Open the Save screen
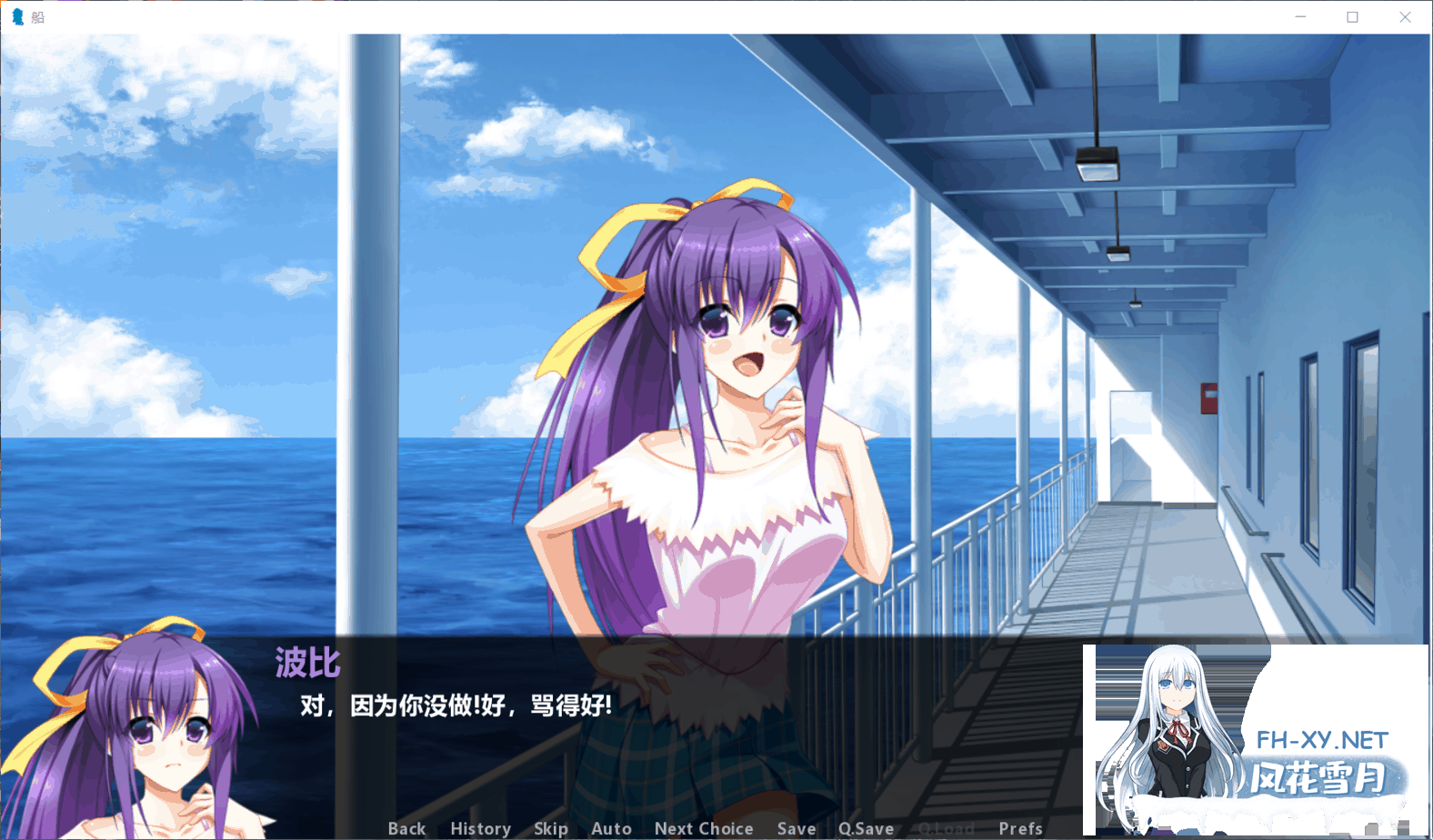Viewport: 1433px width, 840px height. tap(796, 828)
